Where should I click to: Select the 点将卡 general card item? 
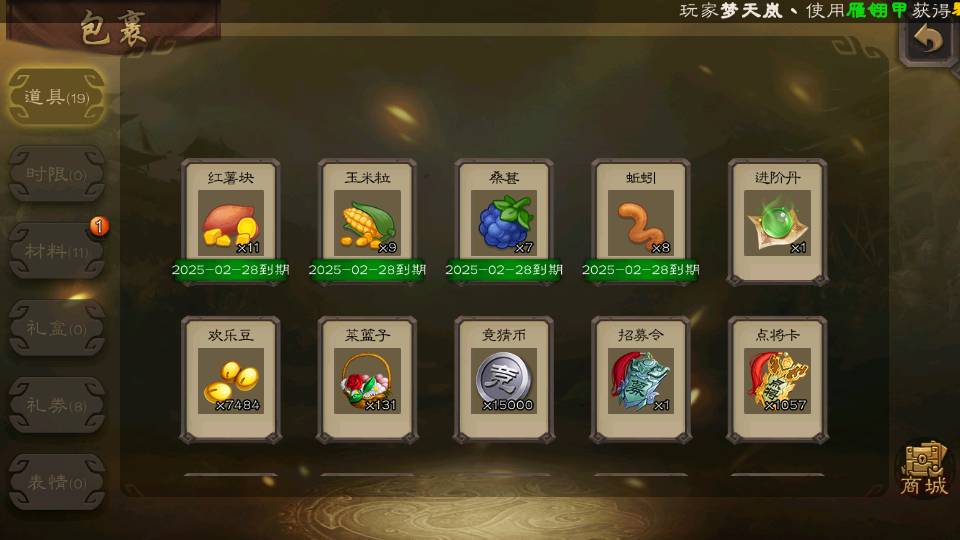point(777,380)
